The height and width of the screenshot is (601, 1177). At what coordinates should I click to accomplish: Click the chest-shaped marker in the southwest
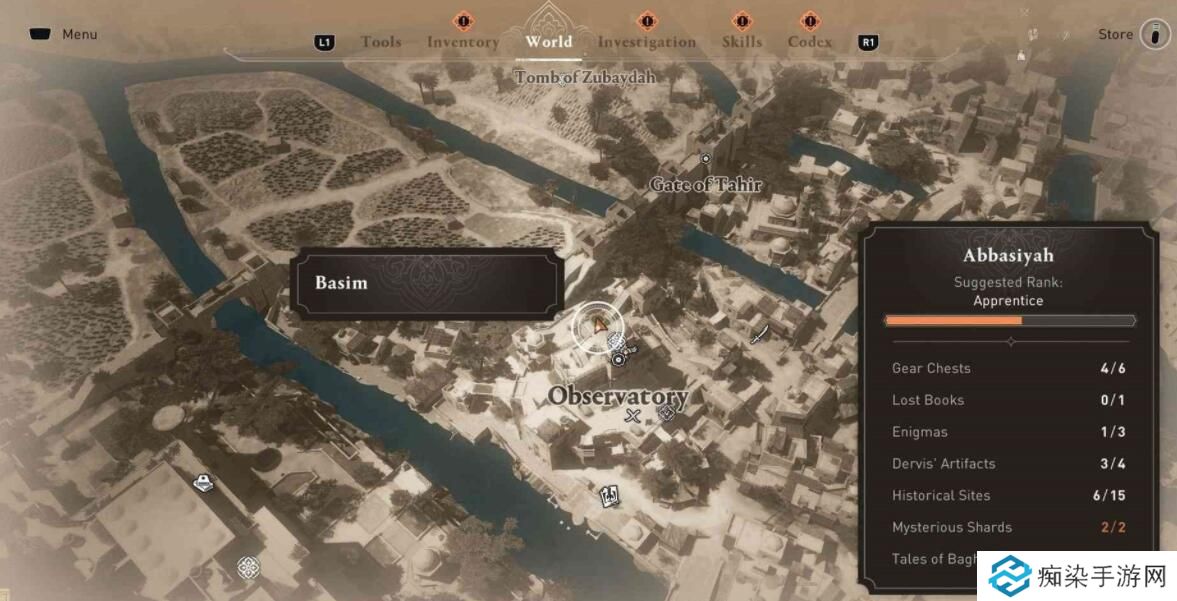pyautogui.click(x=203, y=484)
